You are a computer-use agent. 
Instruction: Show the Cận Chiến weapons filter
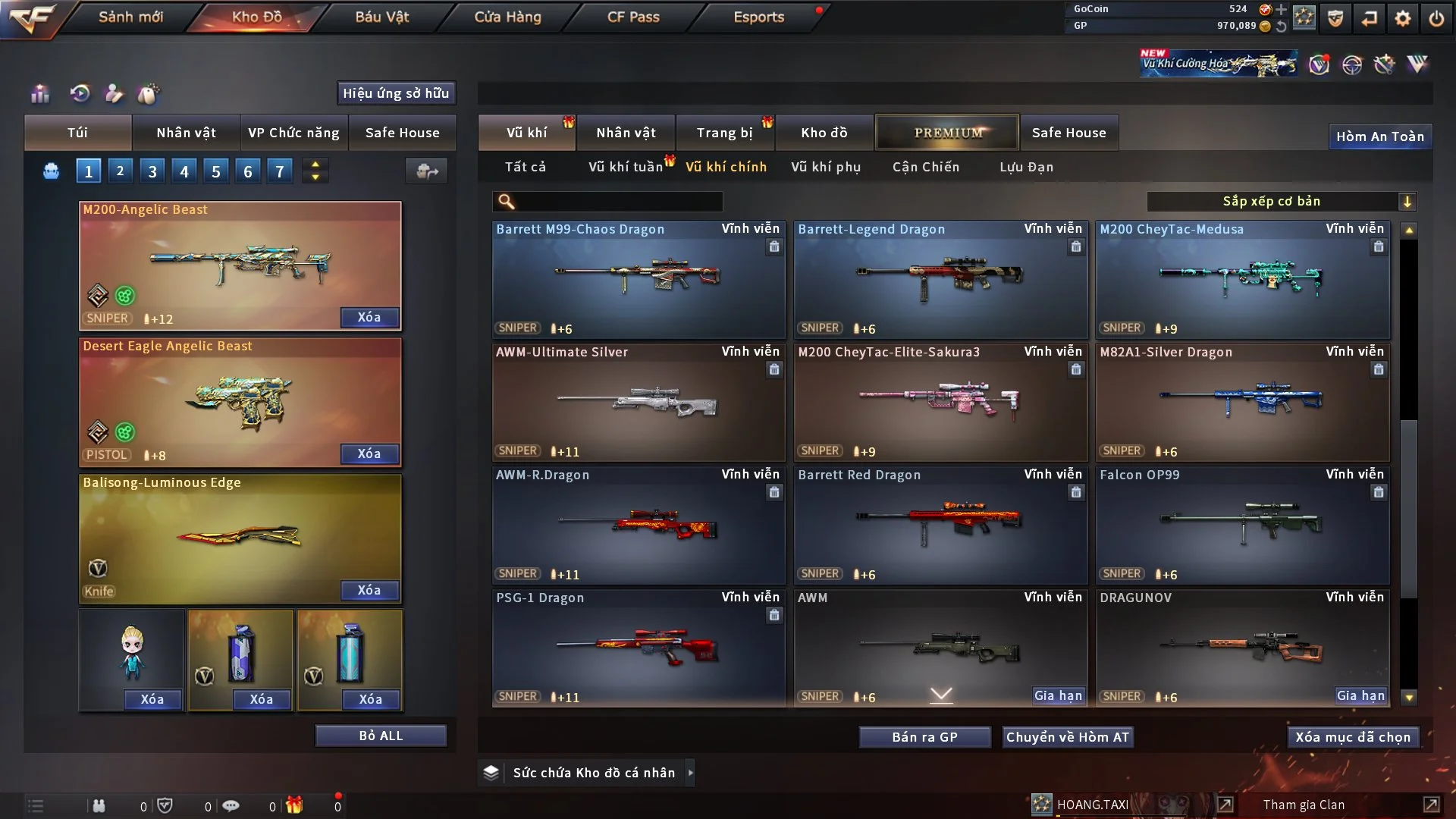coord(926,167)
